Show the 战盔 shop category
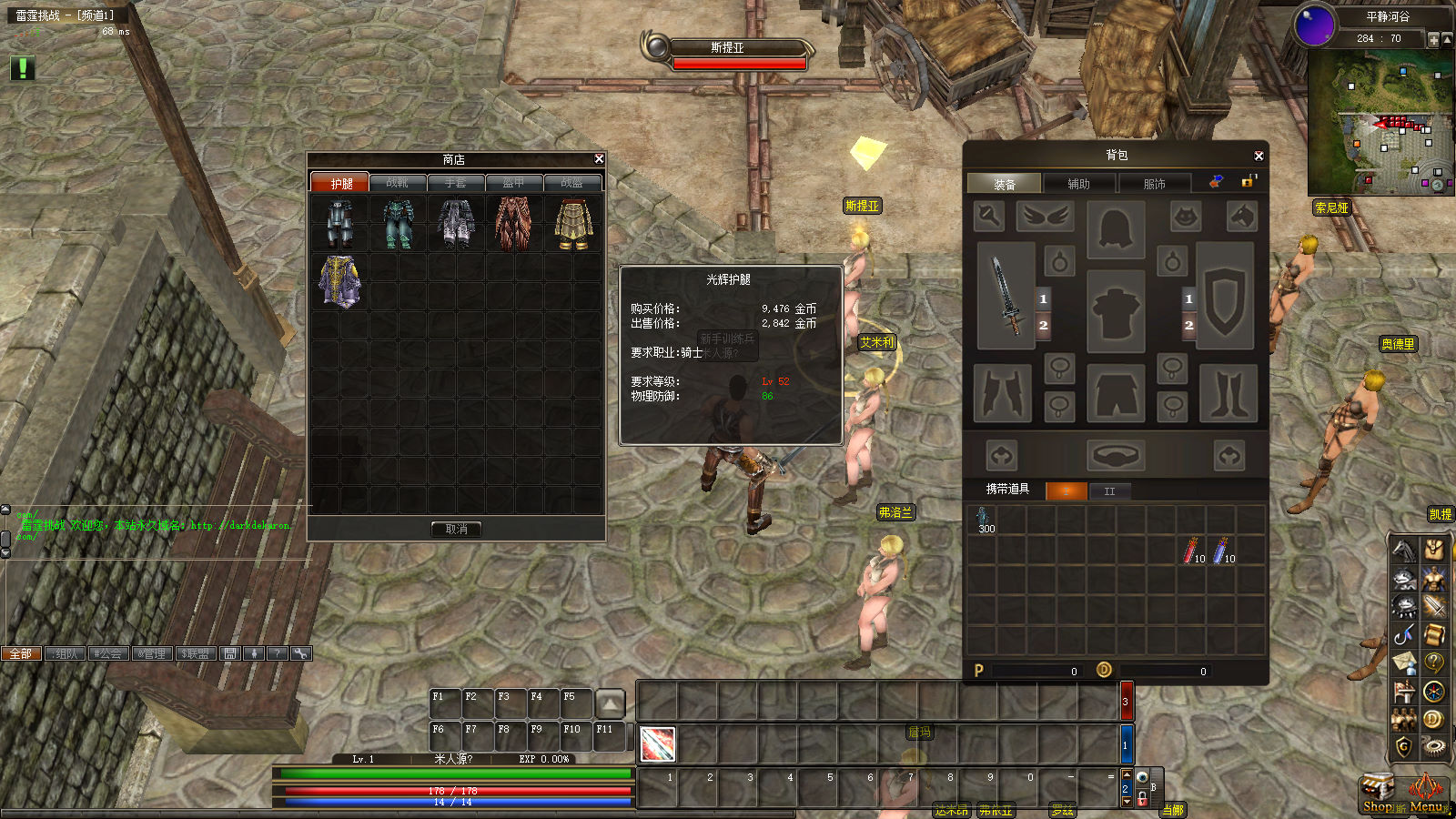Image resolution: width=1456 pixels, height=819 pixels. [572, 183]
